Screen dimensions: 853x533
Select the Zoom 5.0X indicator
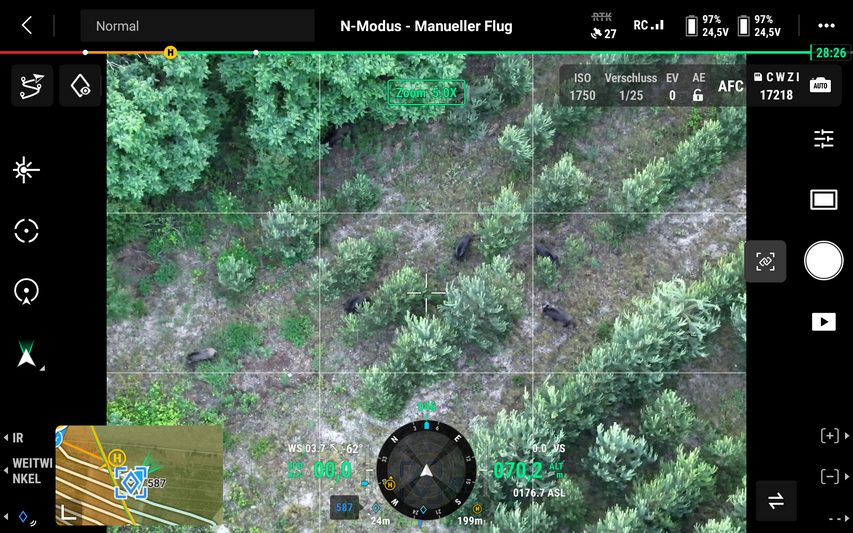click(426, 93)
